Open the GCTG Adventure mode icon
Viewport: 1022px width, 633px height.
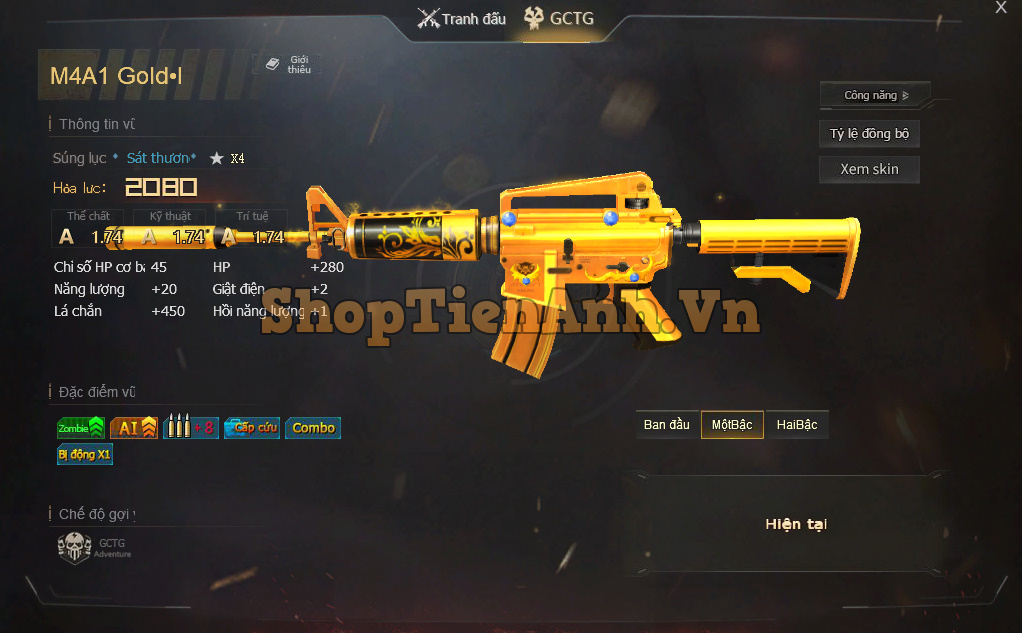[x=76, y=548]
